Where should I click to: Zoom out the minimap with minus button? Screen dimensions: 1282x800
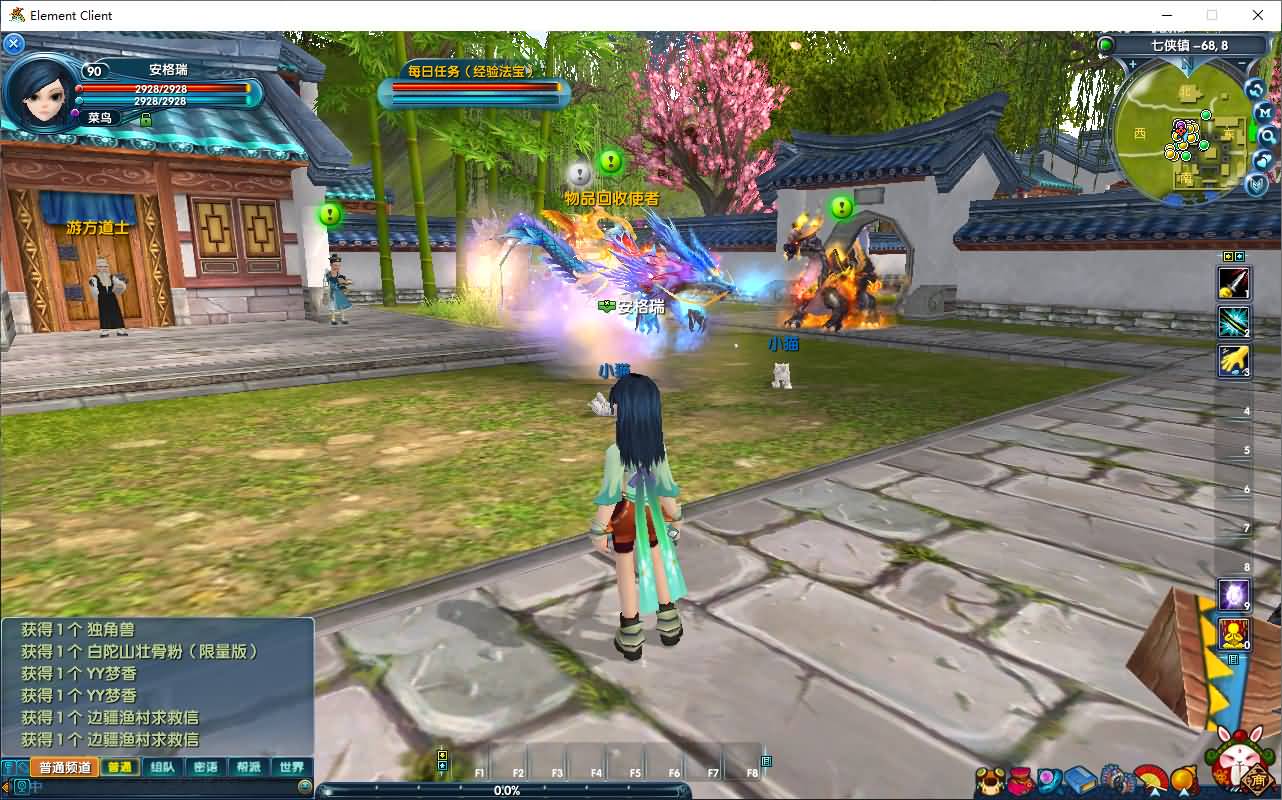pos(1243,65)
